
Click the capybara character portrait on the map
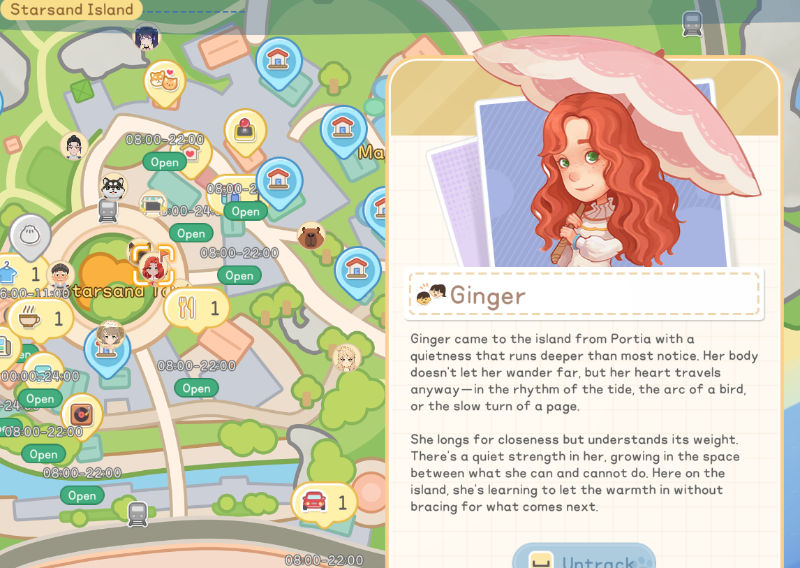click(x=311, y=236)
